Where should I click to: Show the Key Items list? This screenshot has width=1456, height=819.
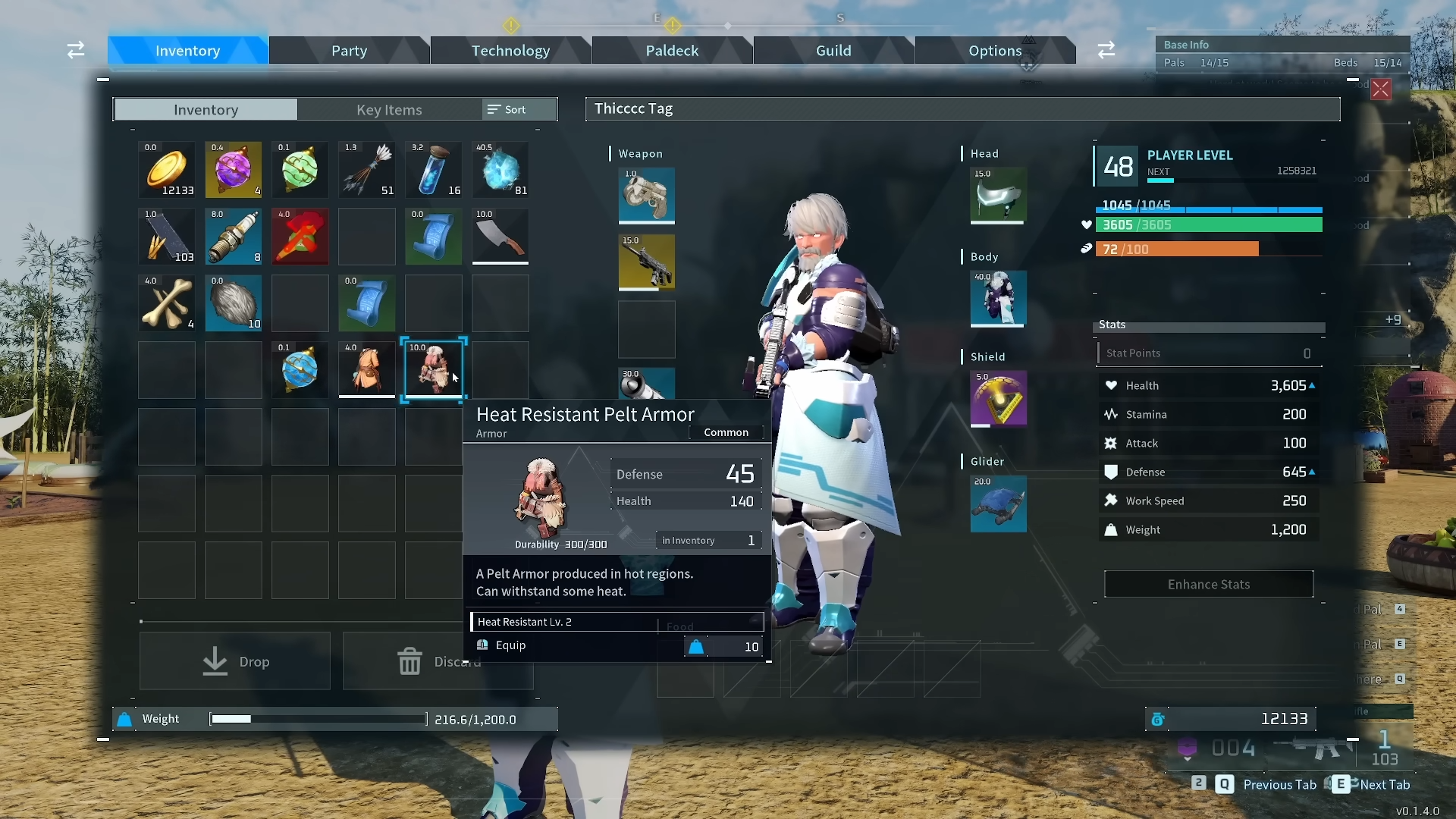[389, 110]
